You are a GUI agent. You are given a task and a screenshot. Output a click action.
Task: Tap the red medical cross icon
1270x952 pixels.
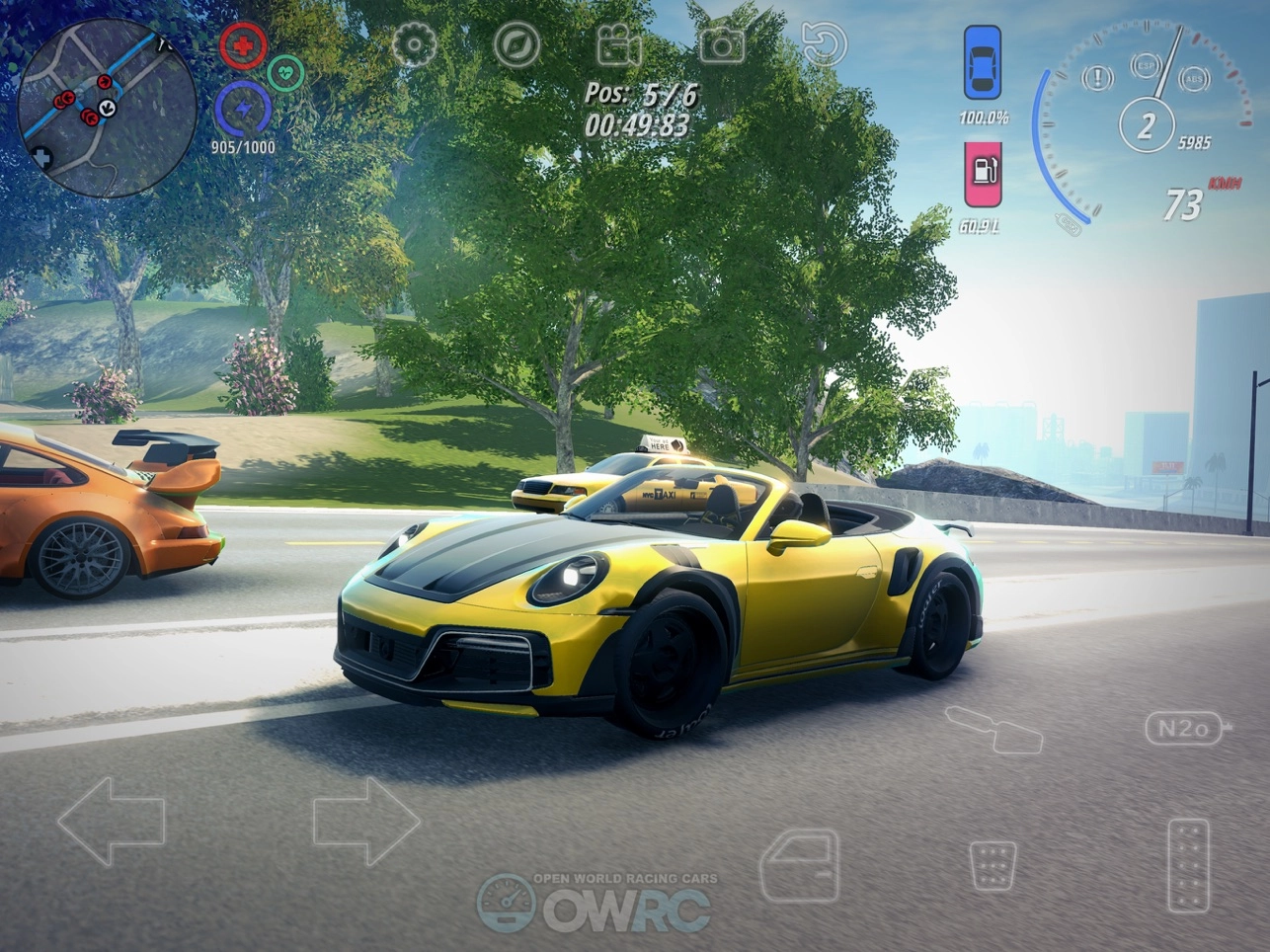pyautogui.click(x=242, y=45)
